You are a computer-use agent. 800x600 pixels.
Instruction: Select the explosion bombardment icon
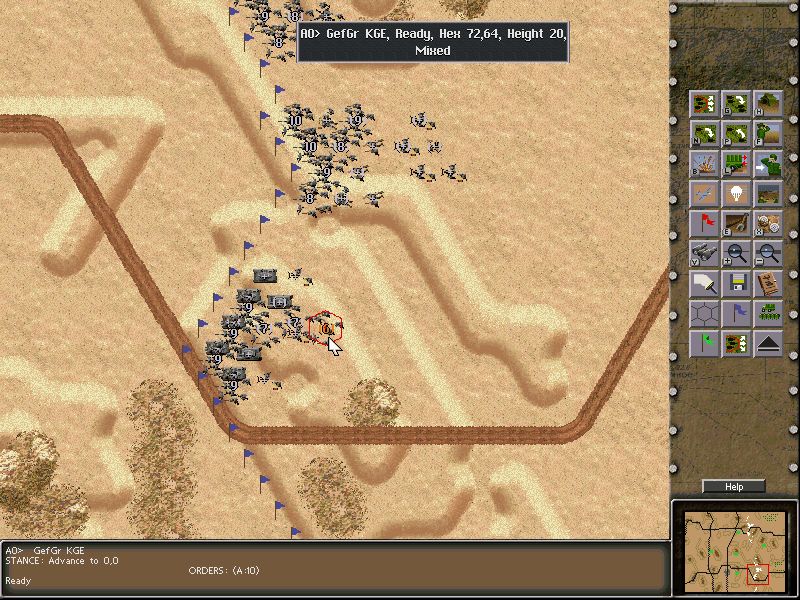704,163
